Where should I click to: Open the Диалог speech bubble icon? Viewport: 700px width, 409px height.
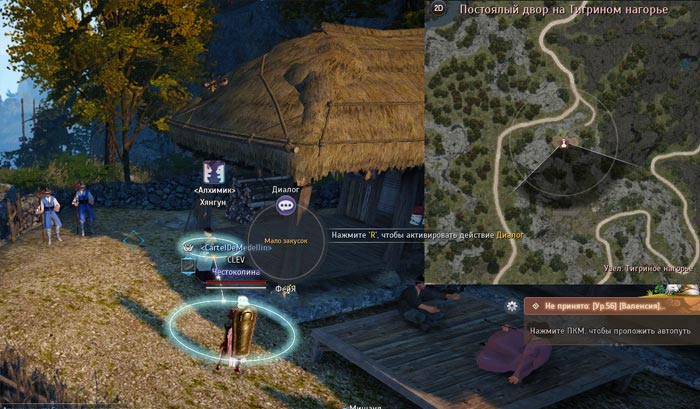[x=286, y=205]
